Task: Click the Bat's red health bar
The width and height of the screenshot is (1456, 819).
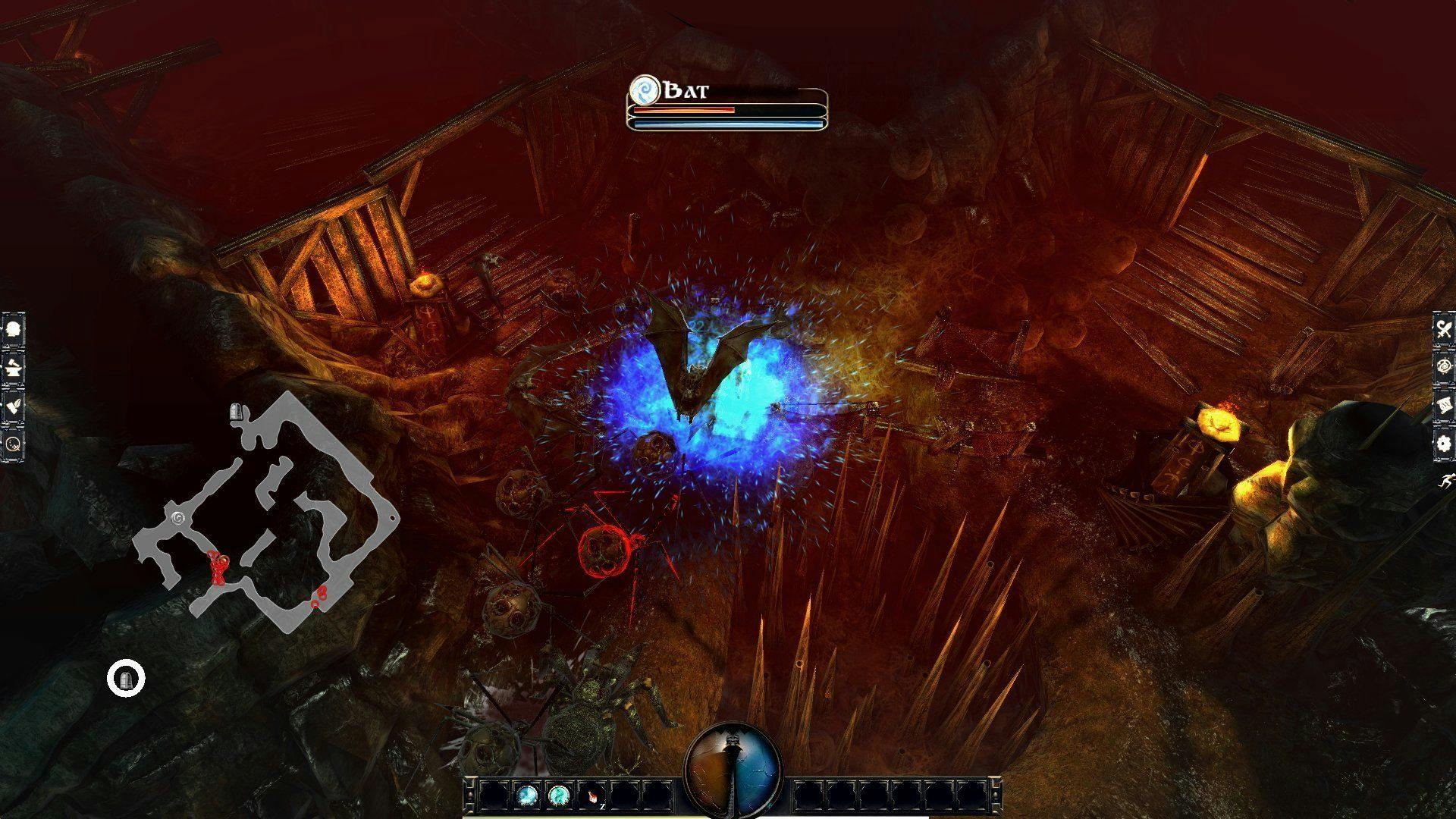Action: 682,108
